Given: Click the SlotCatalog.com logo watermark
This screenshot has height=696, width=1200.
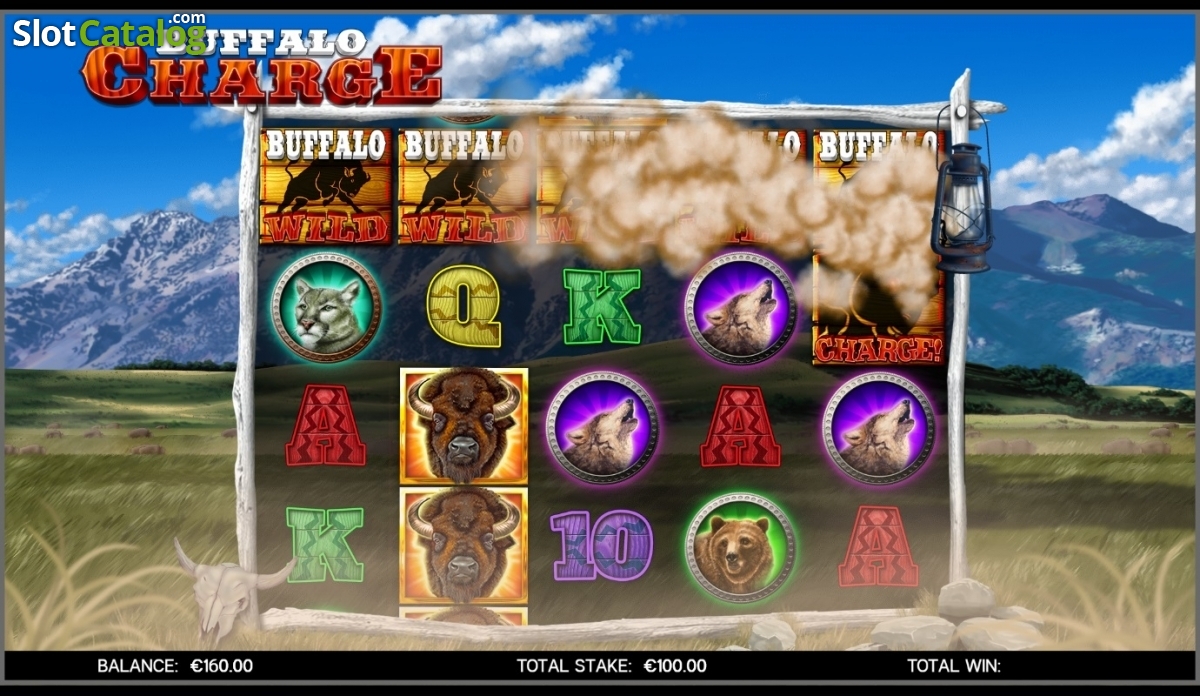Looking at the screenshot, I should (108, 33).
